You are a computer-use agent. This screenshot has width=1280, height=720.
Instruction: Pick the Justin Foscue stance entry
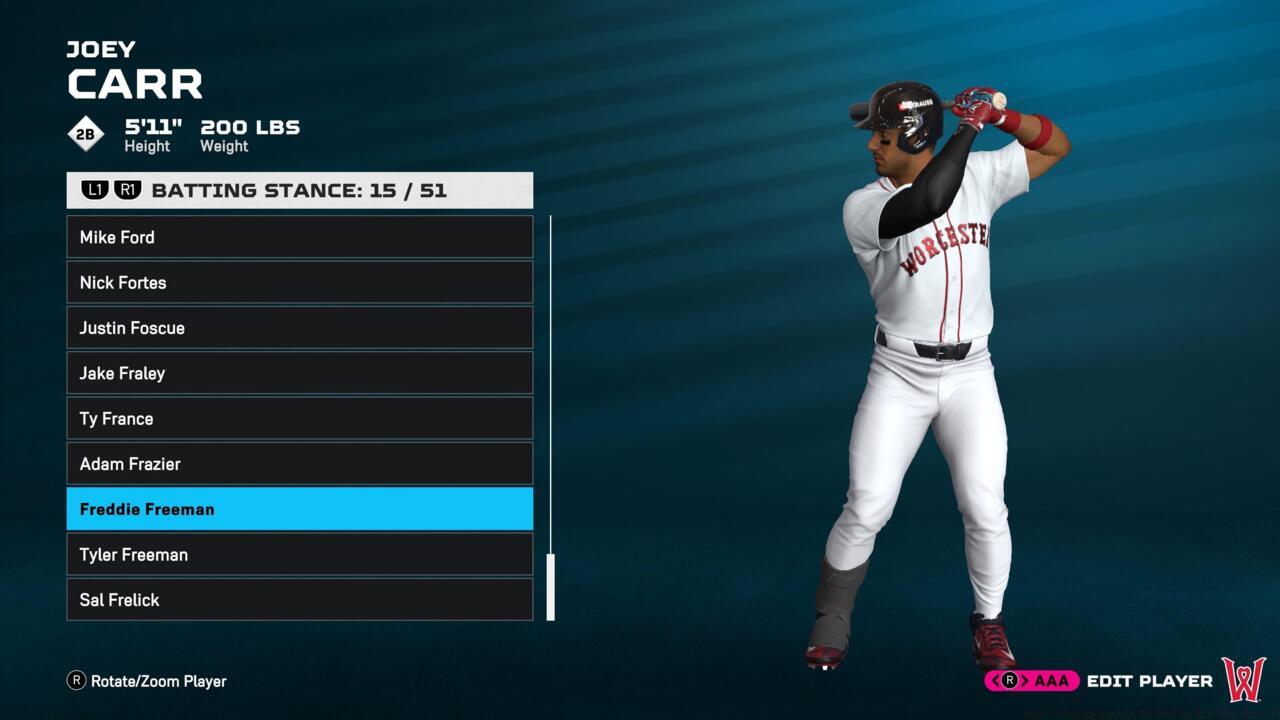point(300,328)
